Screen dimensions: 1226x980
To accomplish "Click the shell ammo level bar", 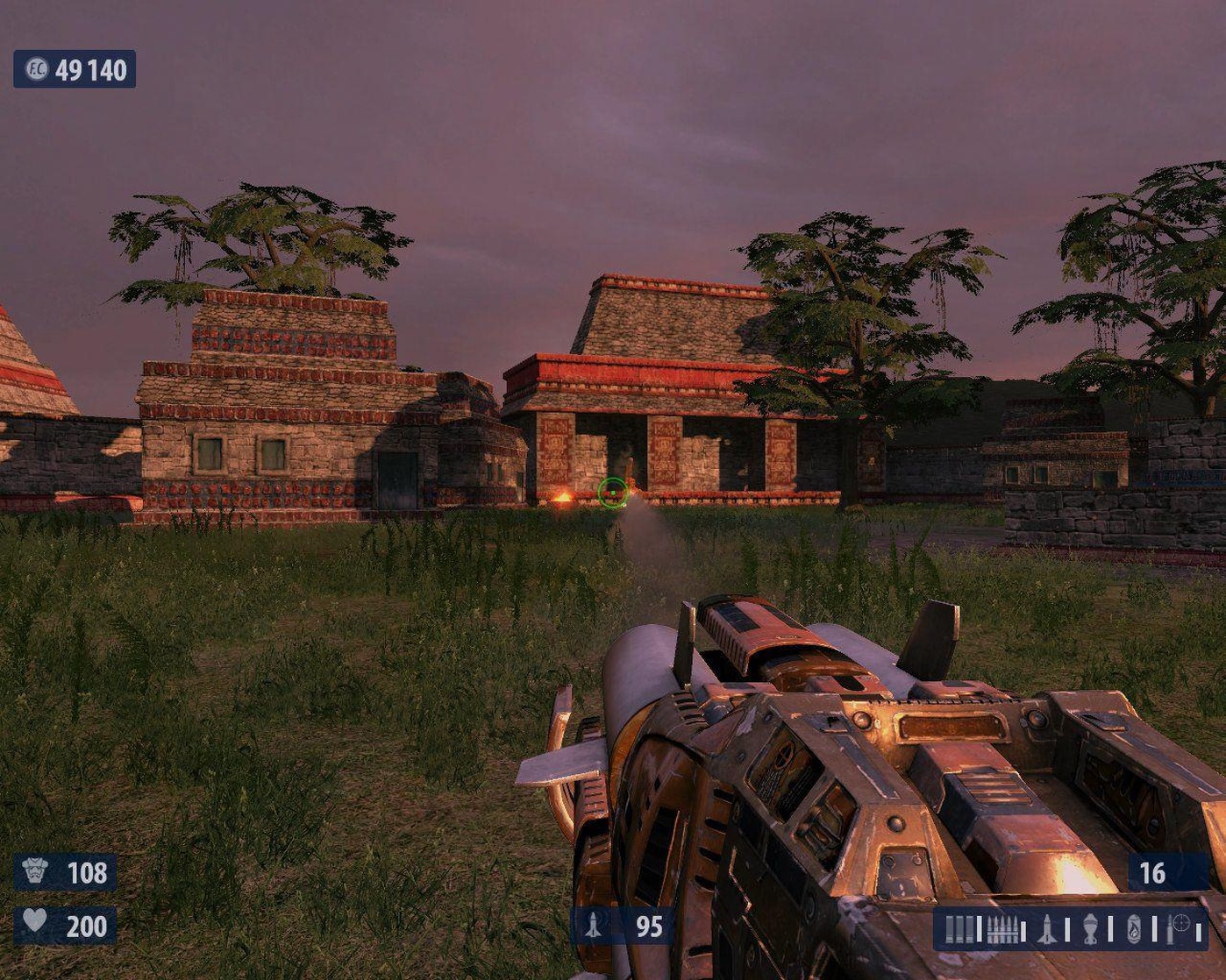I will (x=980, y=929).
